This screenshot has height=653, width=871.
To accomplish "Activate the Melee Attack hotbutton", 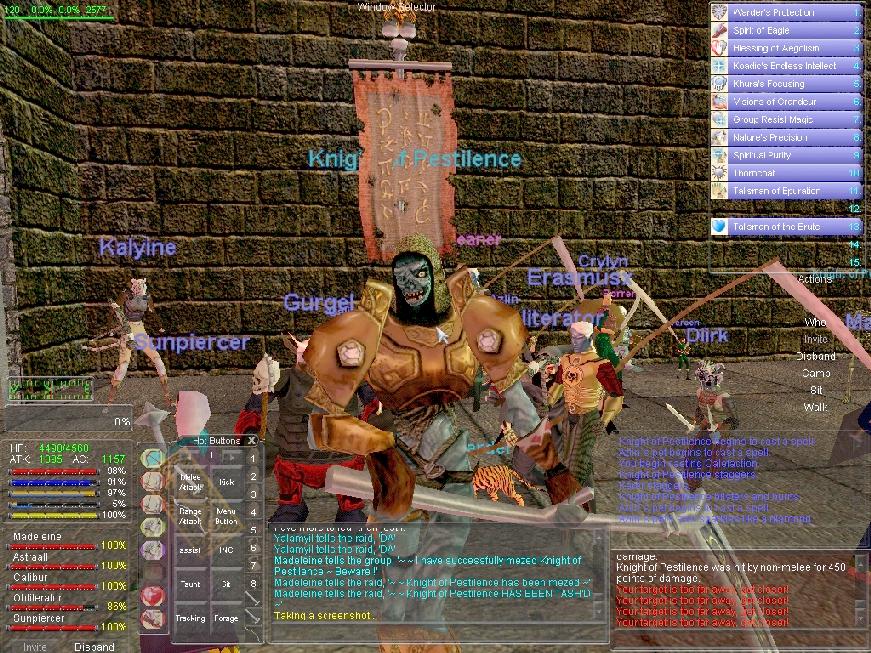I will [190, 481].
